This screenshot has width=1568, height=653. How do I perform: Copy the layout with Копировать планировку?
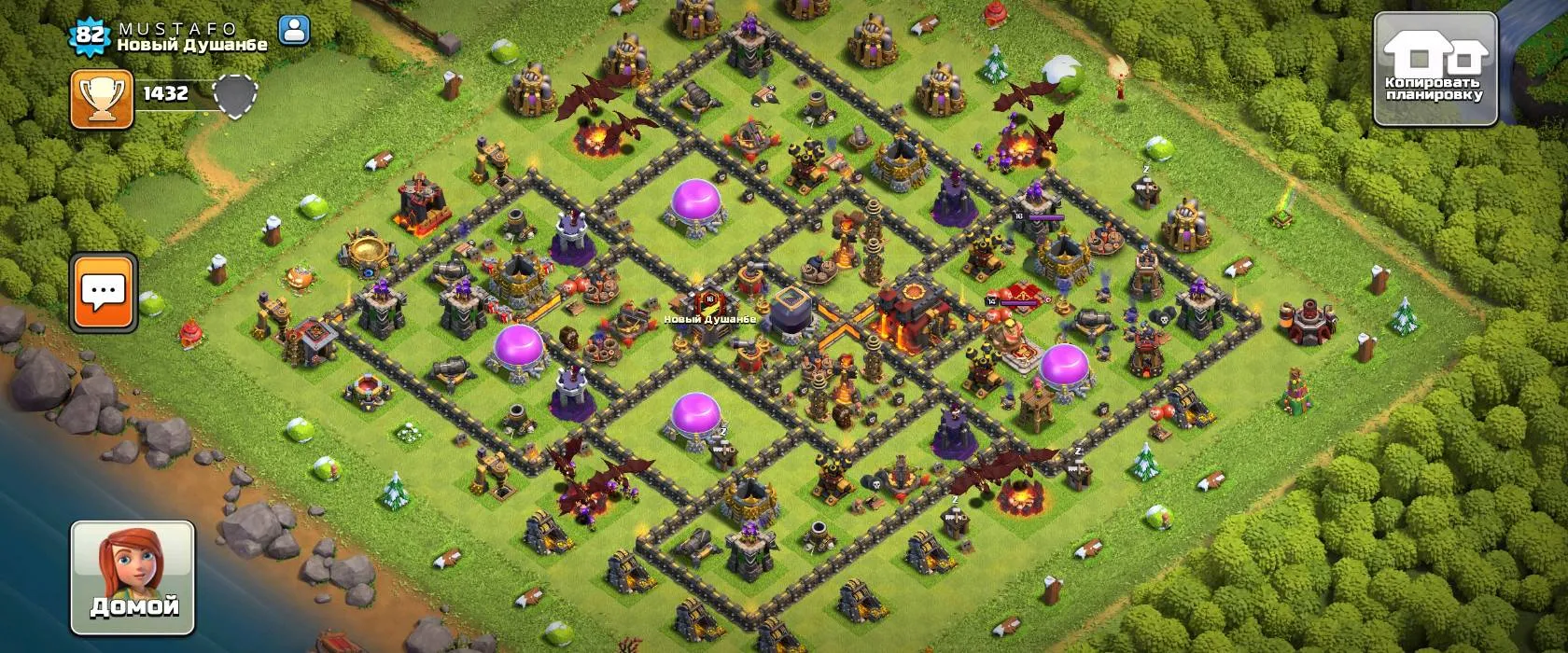pos(1435,70)
